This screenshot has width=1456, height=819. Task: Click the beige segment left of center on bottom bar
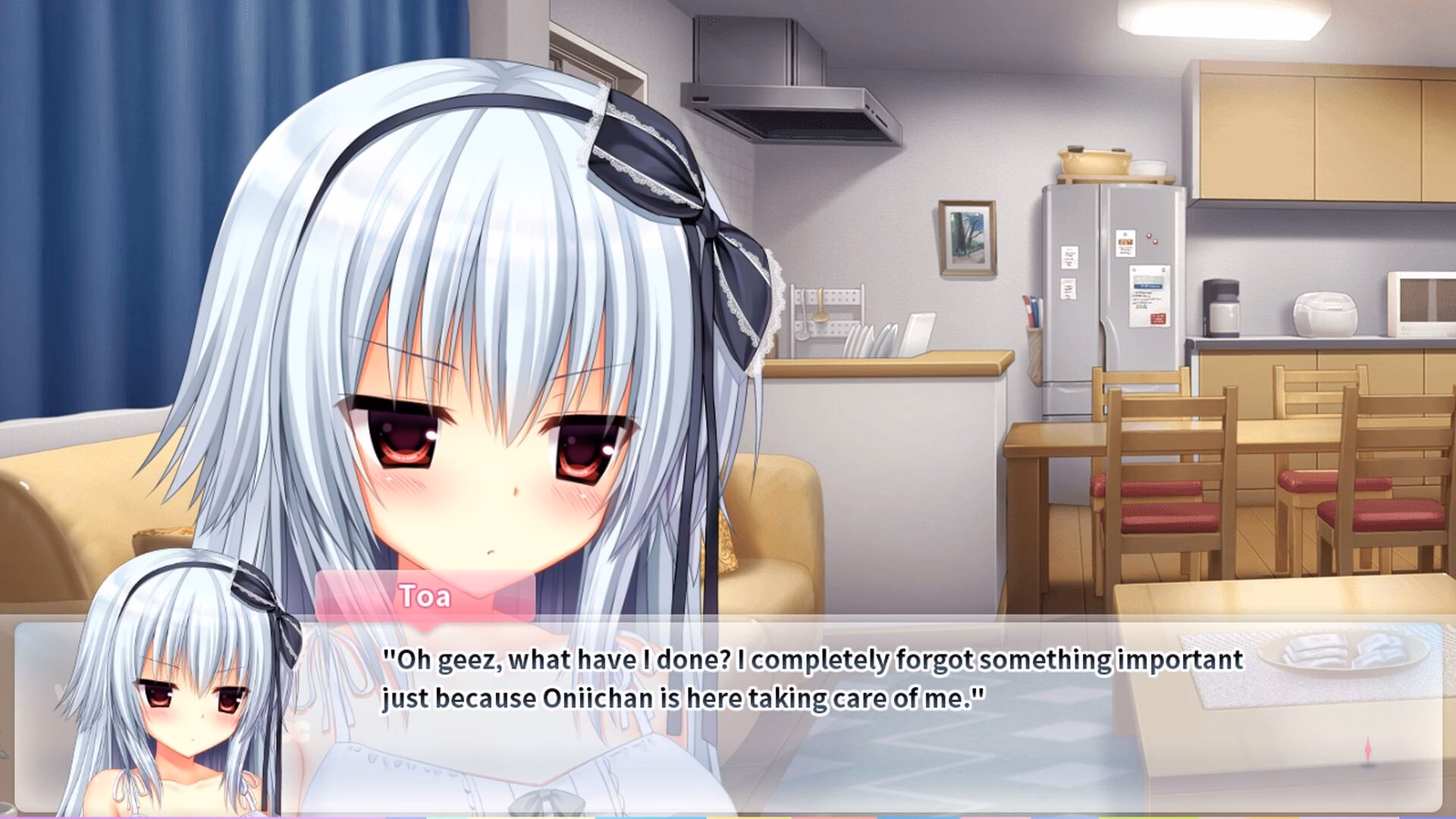(x=531, y=816)
